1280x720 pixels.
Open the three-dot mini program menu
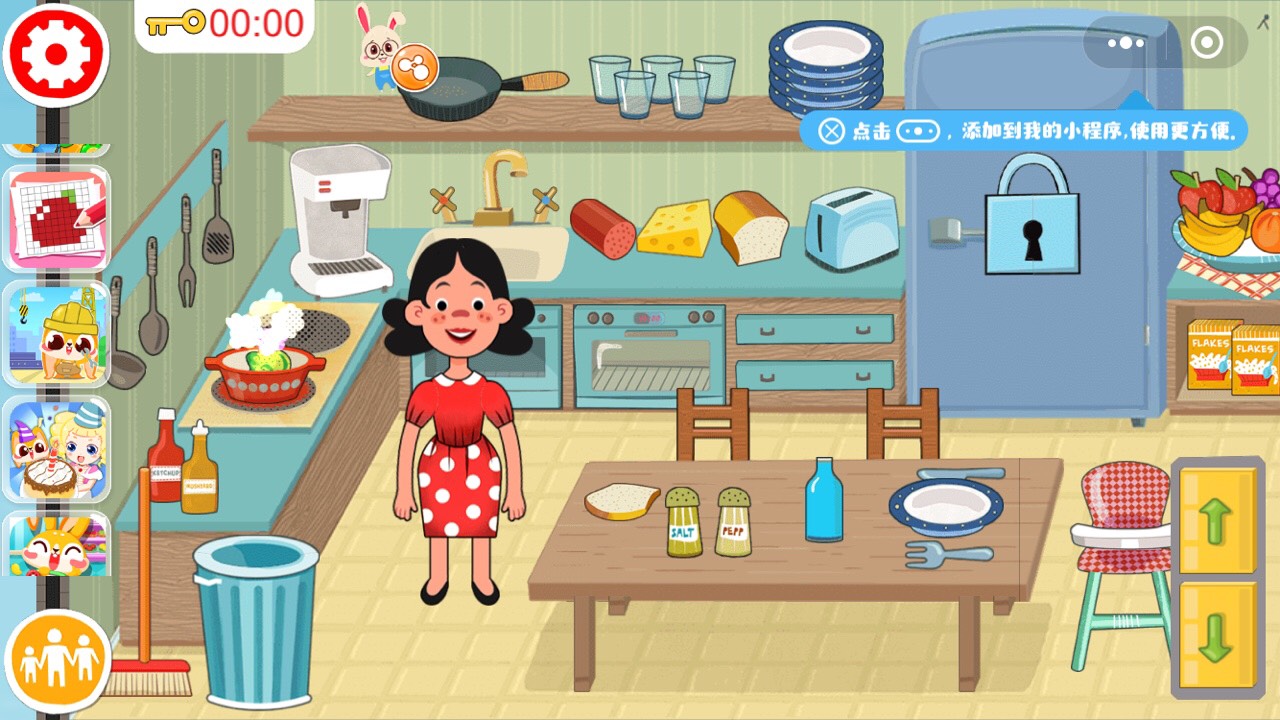pyautogui.click(x=1125, y=43)
